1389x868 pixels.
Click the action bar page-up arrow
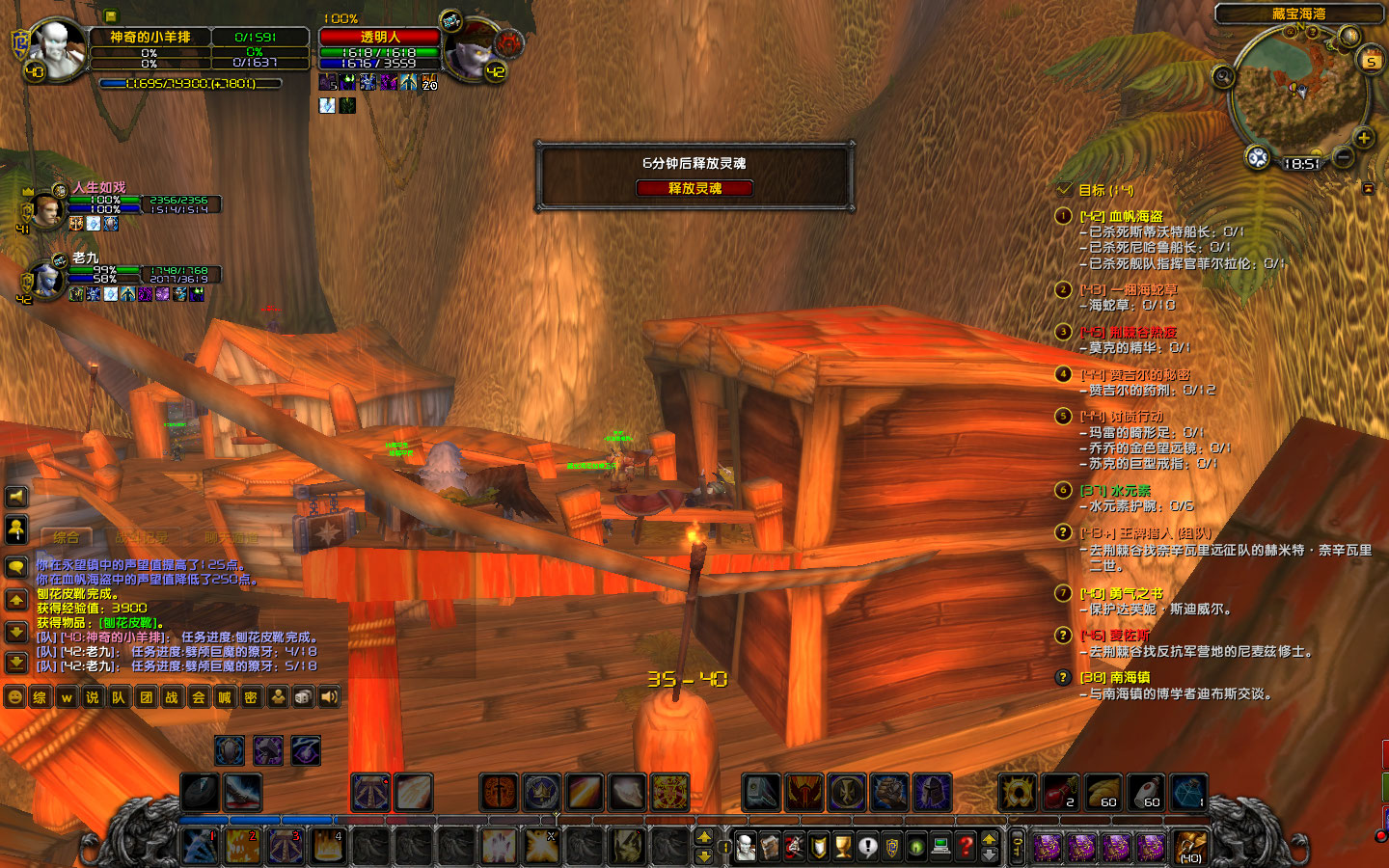point(704,837)
